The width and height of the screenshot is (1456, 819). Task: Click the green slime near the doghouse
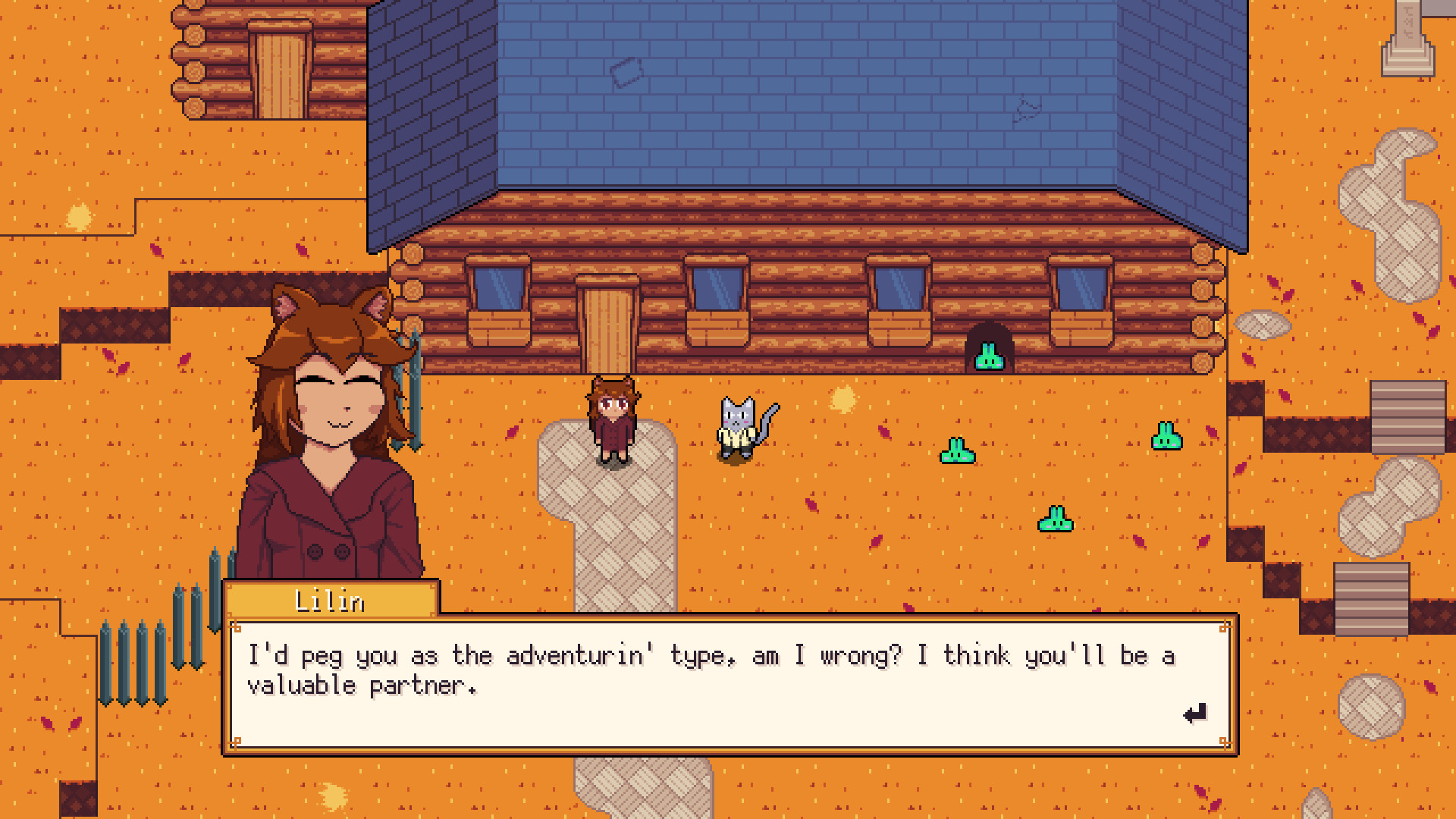[x=987, y=355]
